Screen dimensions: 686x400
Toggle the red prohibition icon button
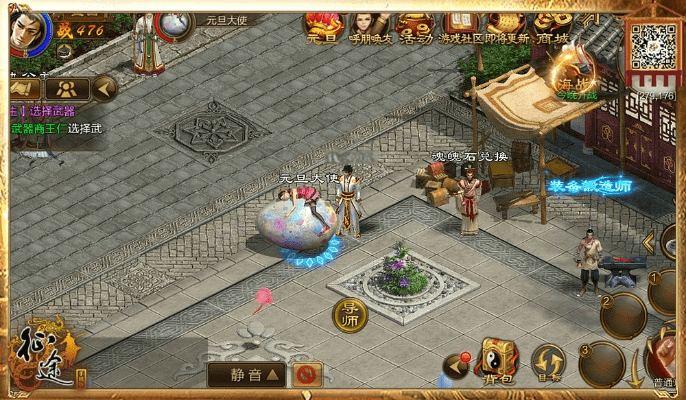click(308, 375)
